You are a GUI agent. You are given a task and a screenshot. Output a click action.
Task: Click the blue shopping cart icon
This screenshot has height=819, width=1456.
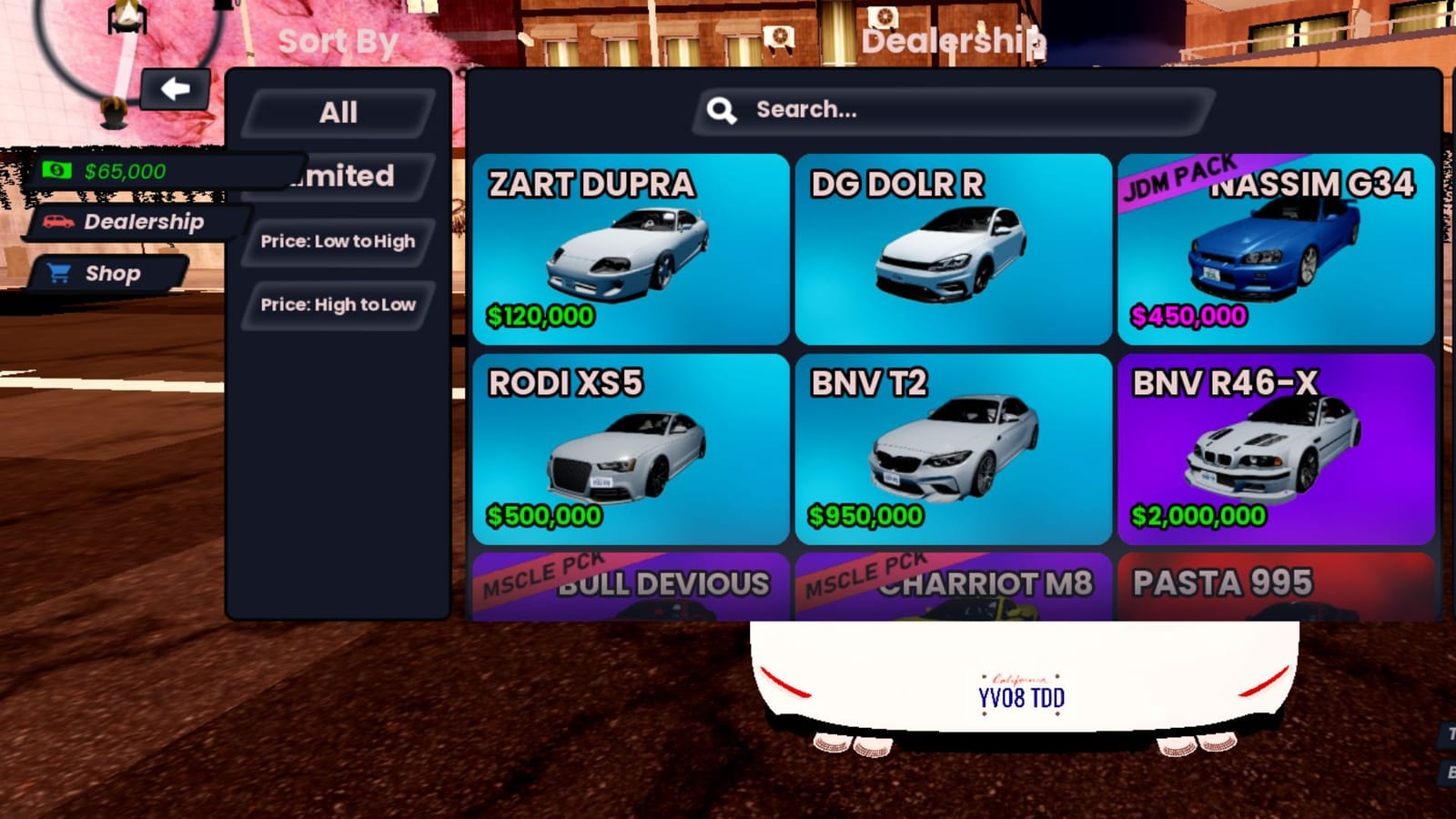tap(58, 273)
